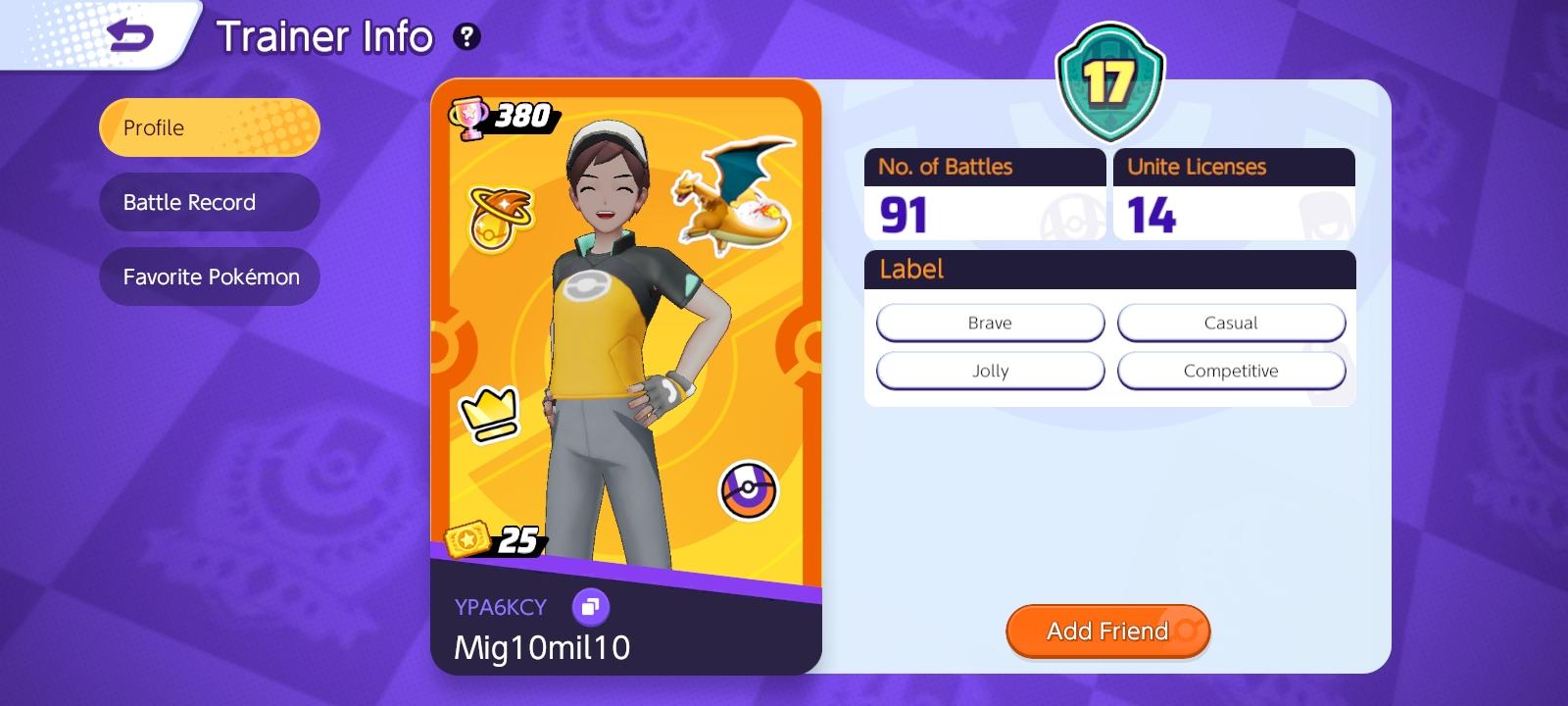Click the No. of Battles panel

point(985,192)
